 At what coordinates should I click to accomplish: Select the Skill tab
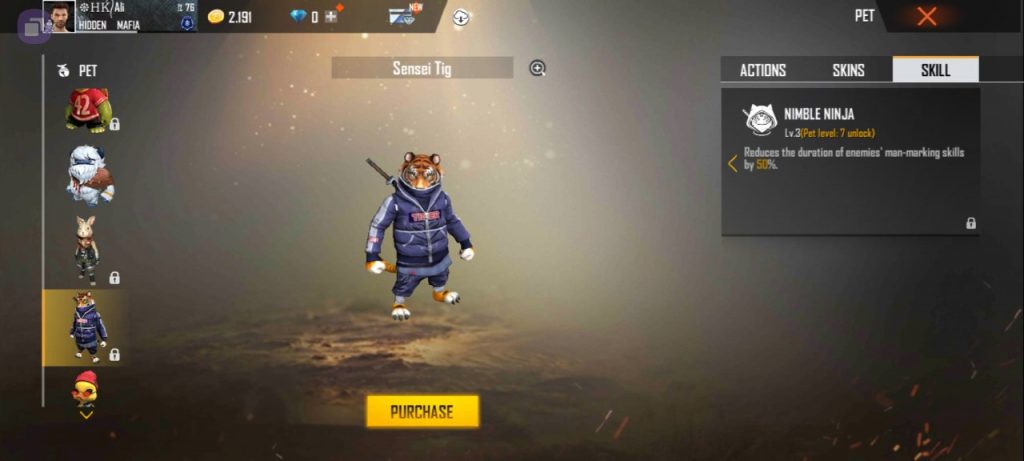pos(935,70)
